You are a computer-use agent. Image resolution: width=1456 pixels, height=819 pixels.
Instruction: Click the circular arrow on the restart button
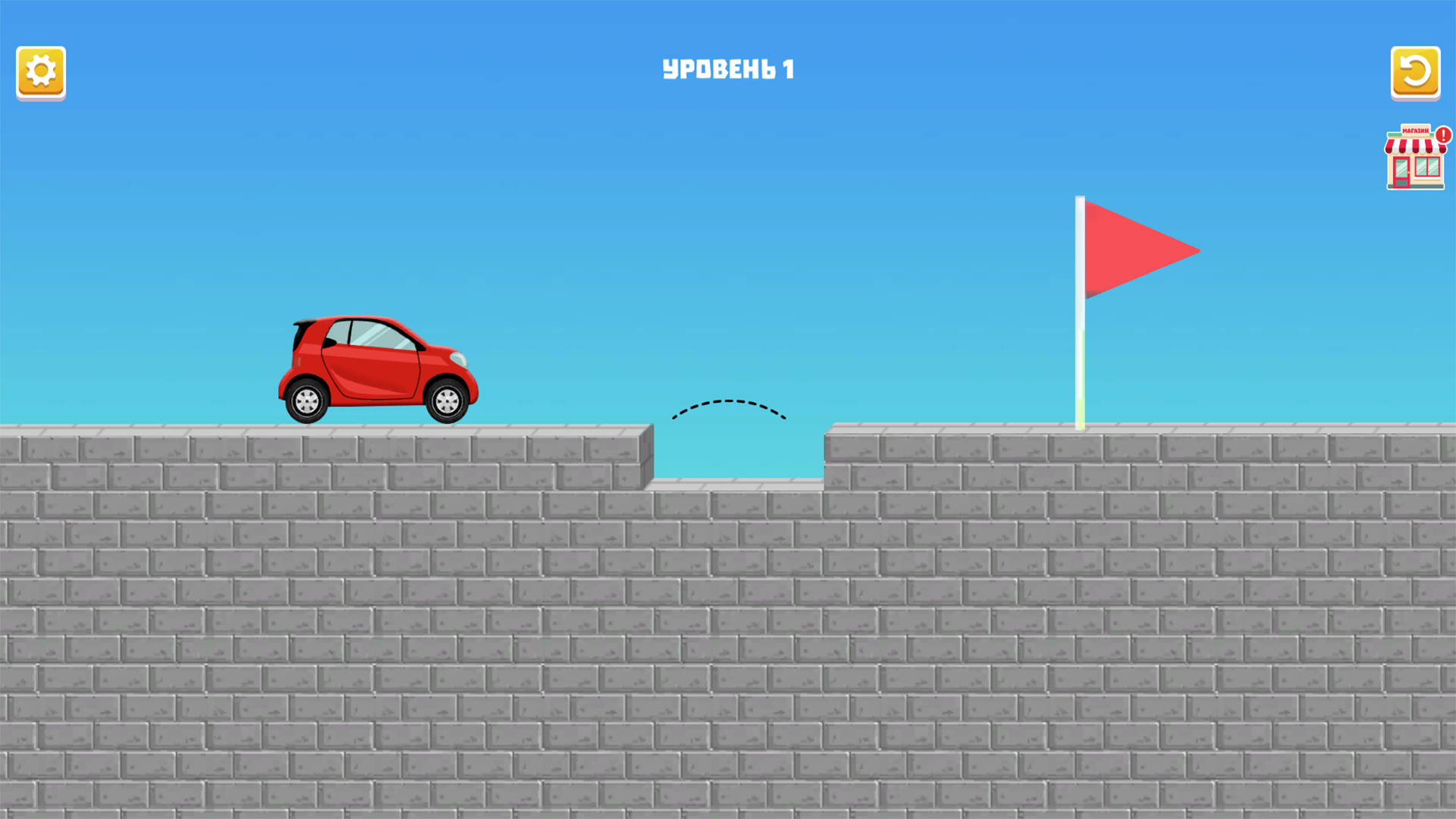1415,72
